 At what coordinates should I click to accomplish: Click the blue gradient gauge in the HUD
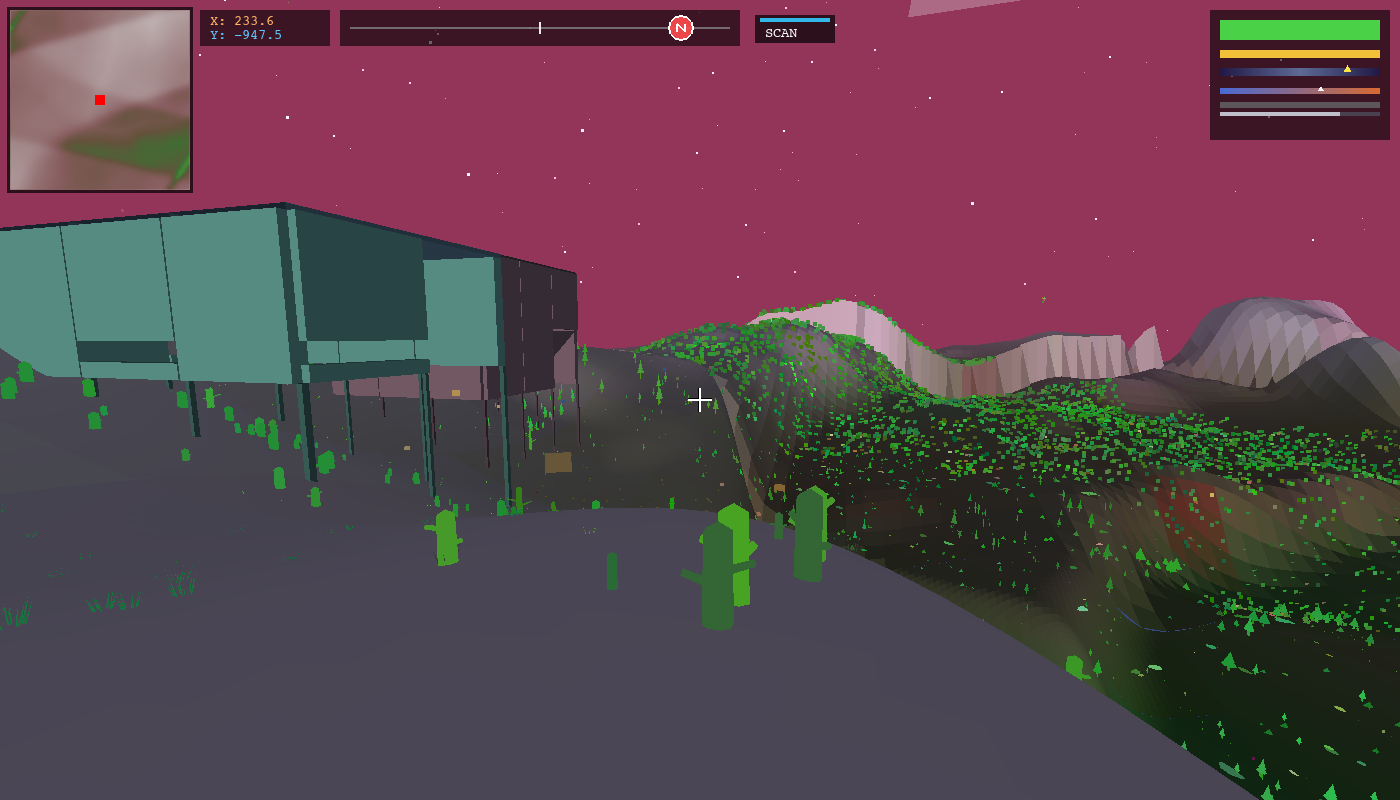point(1300,71)
